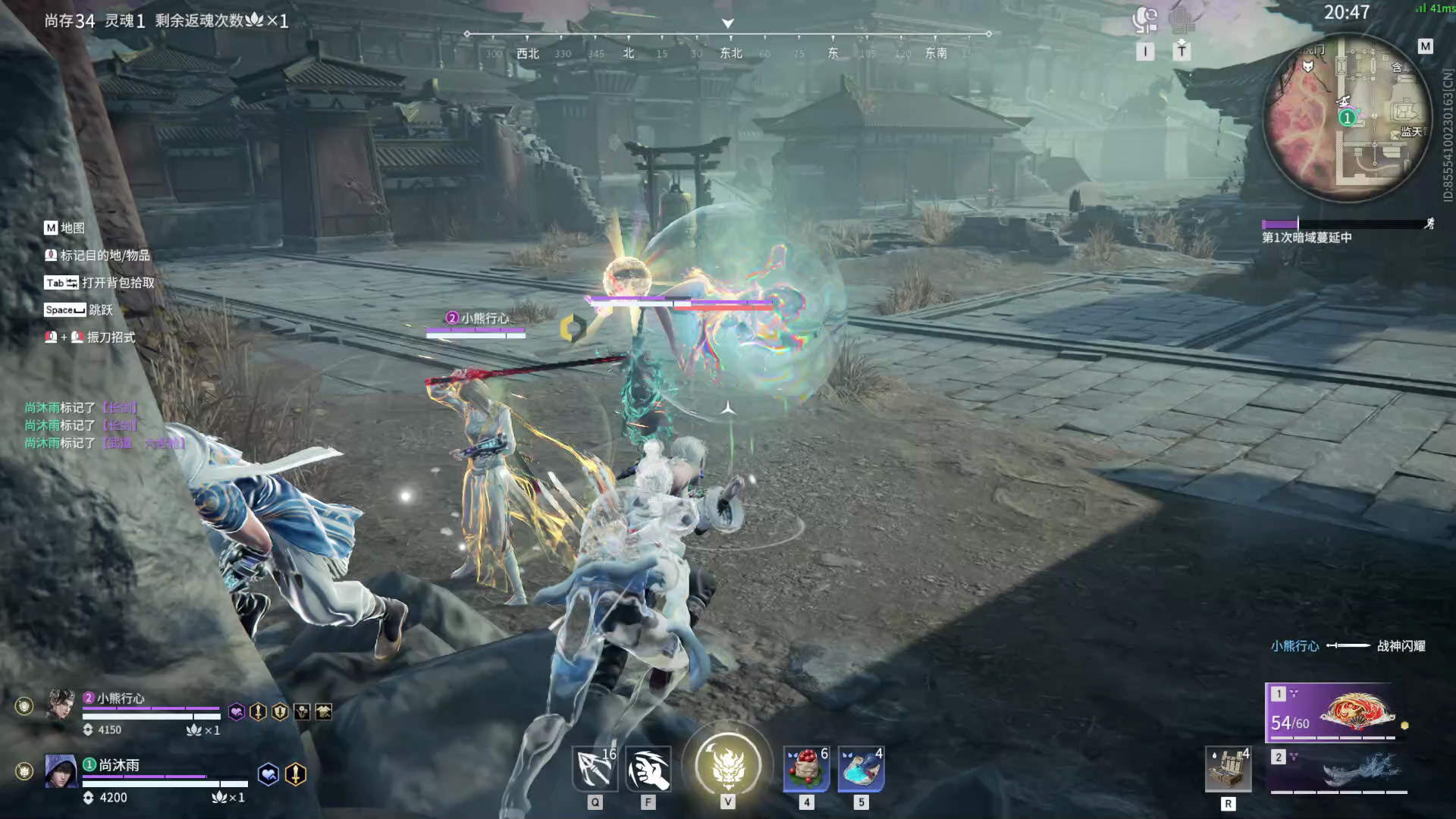Select teammate 小熊行心's portrait
Image resolution: width=1456 pixels, height=819 pixels.
pyautogui.click(x=61, y=705)
